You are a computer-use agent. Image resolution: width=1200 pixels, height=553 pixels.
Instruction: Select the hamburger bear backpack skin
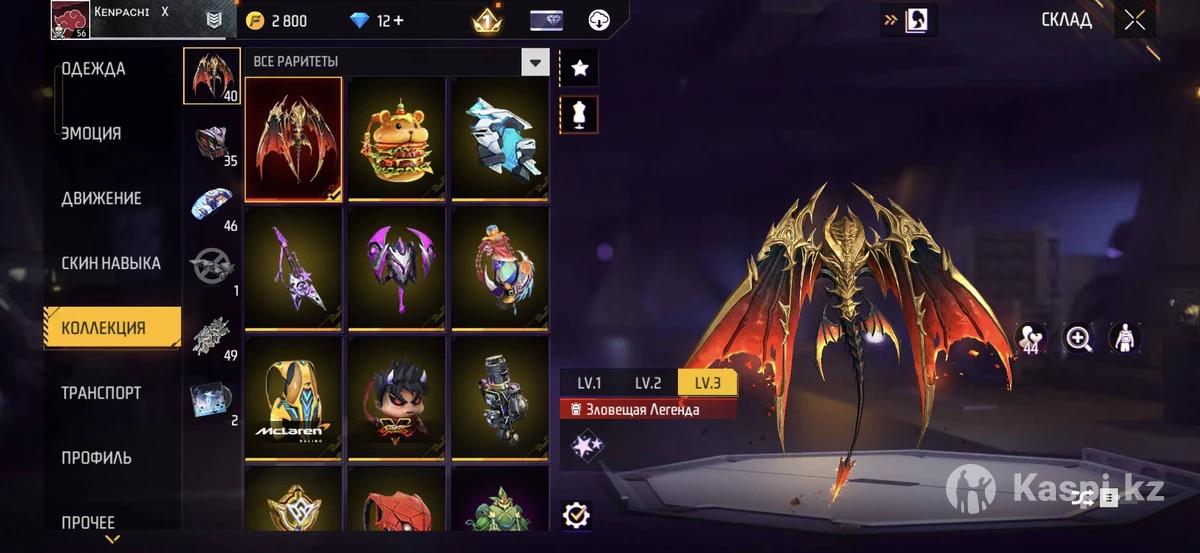[x=397, y=140]
